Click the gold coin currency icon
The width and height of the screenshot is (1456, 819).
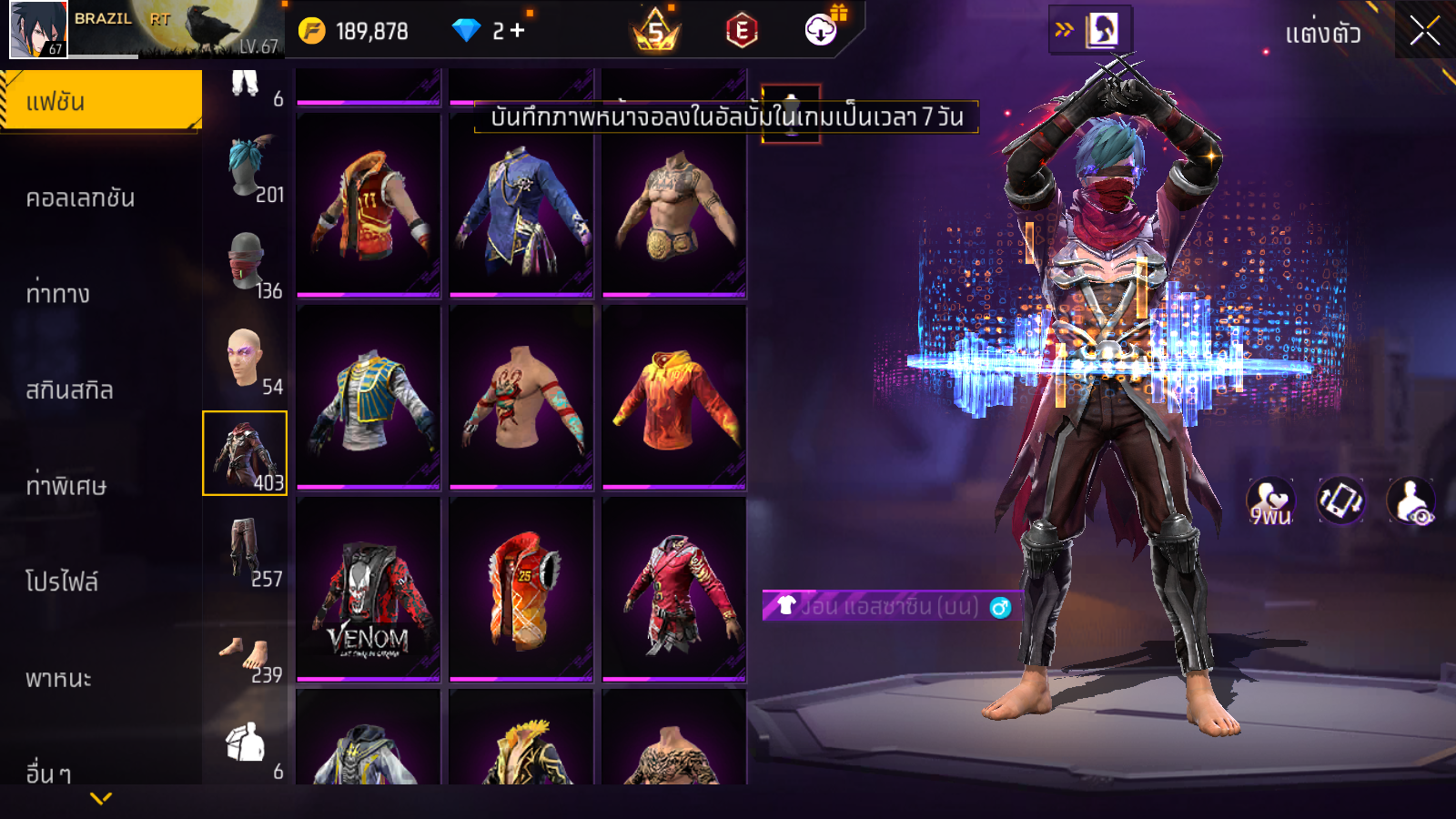[312, 31]
